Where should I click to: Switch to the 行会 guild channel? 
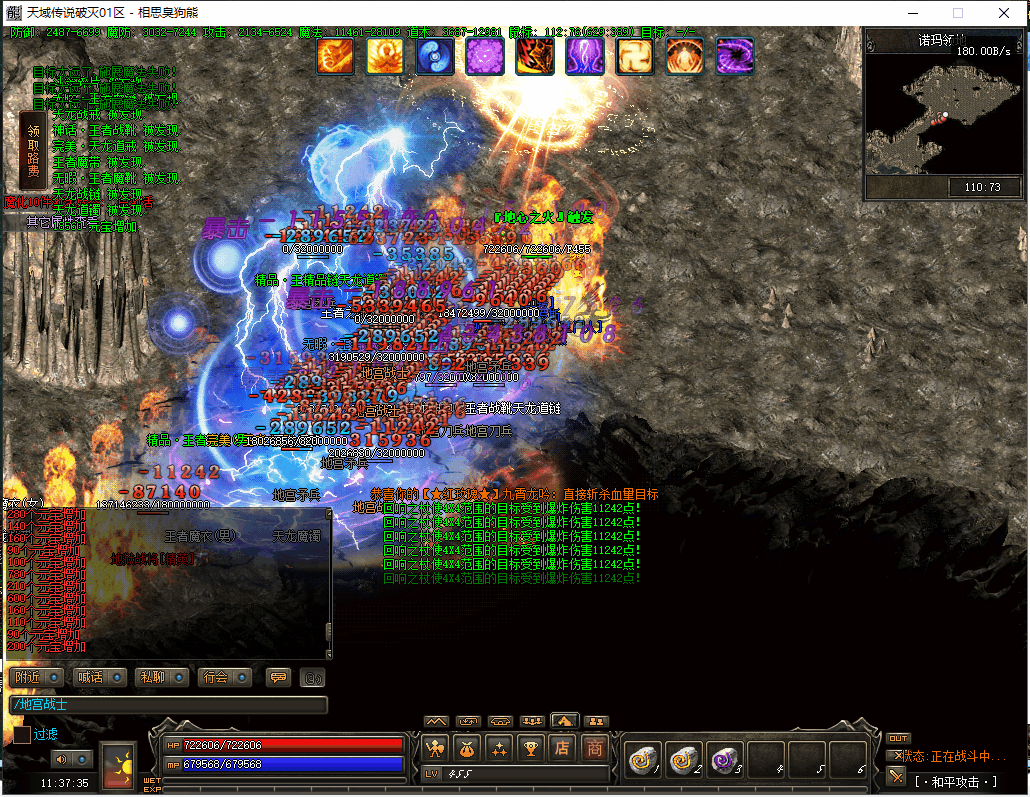point(225,677)
